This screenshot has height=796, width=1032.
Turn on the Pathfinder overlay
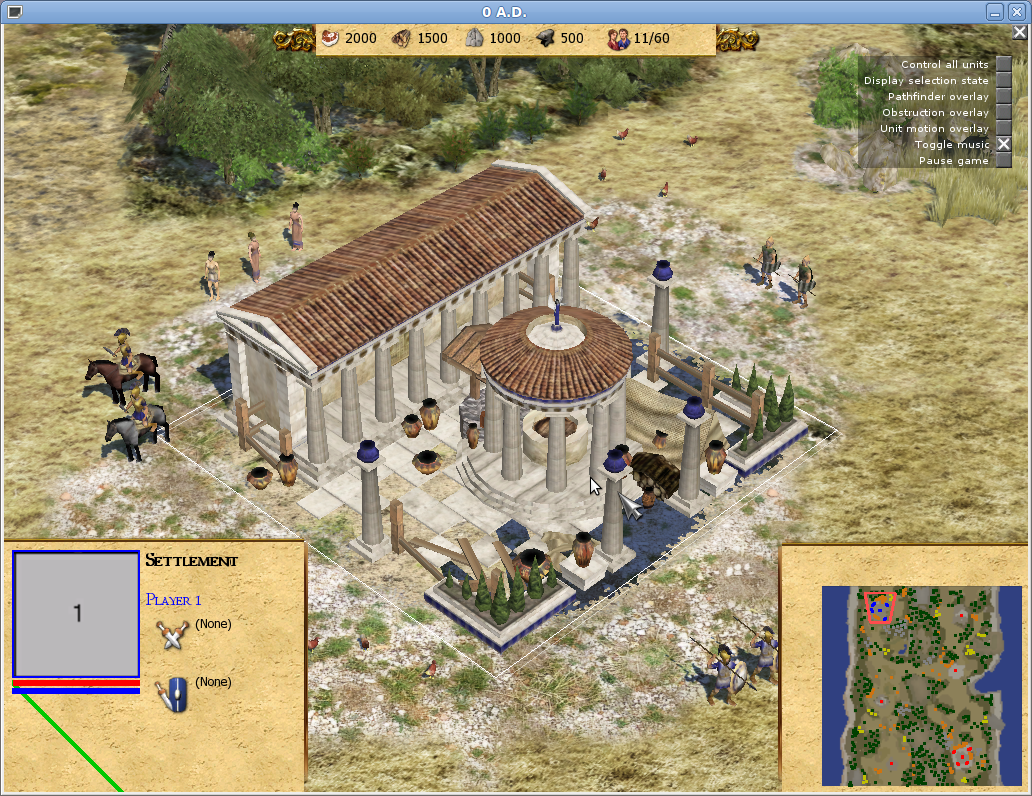click(1003, 96)
